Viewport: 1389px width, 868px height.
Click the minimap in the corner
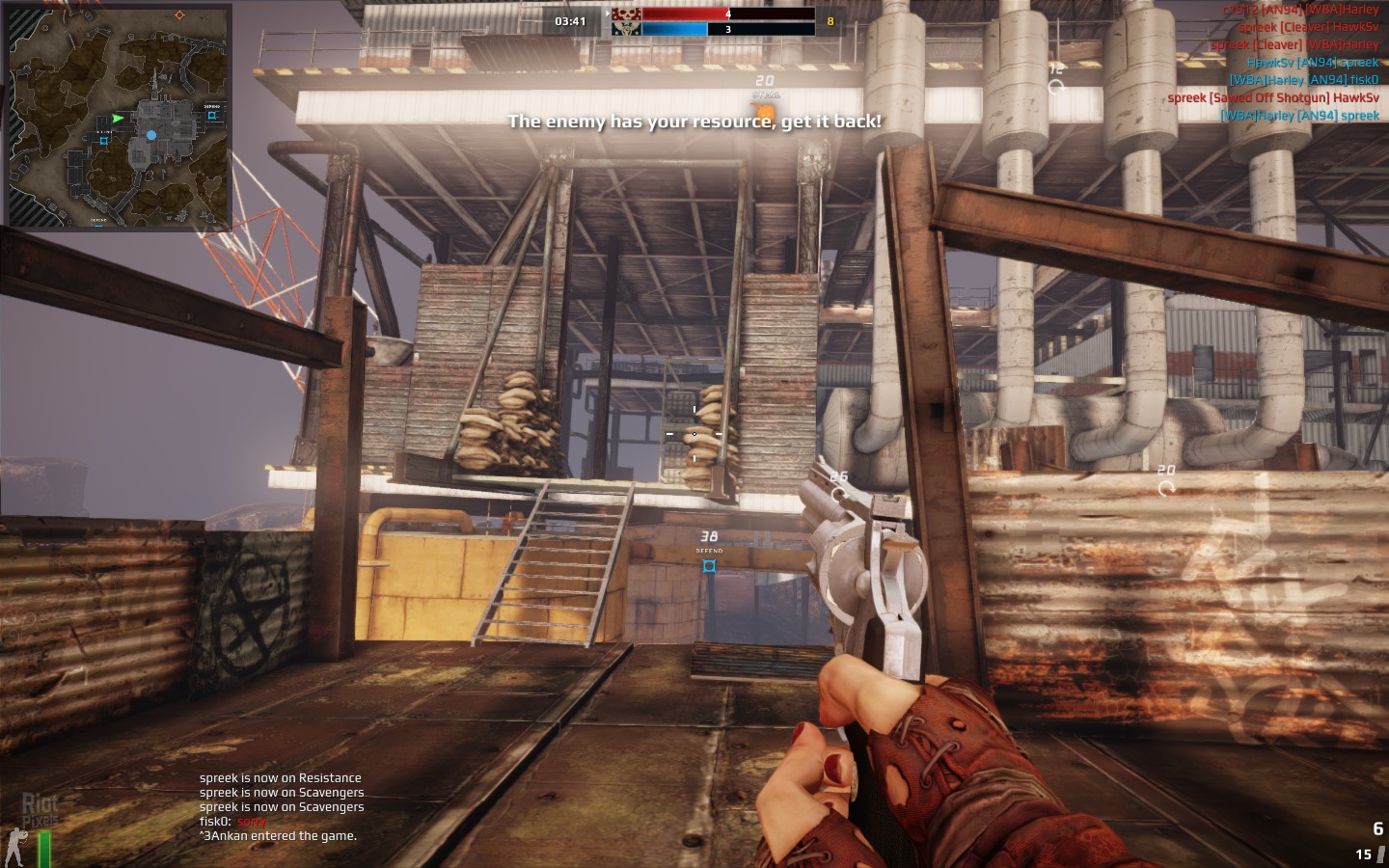(120, 116)
